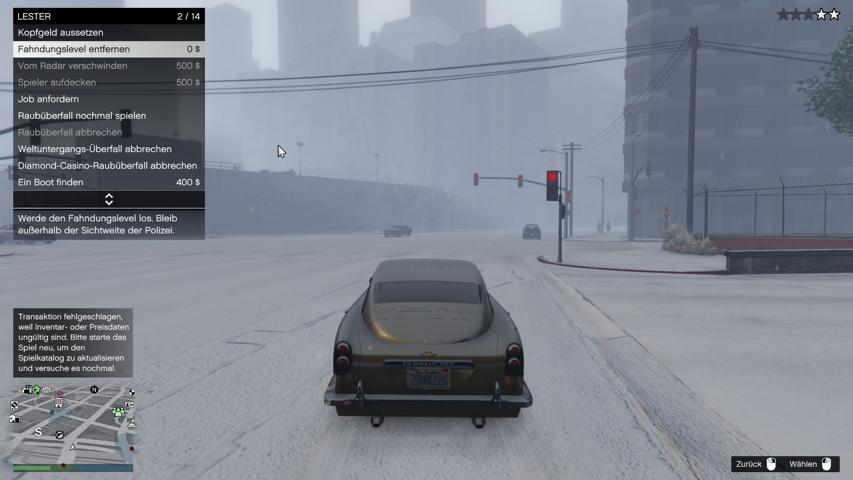Choose Diamond-Casino-Raubüberfall abbrechen
Viewport: 853px width, 480px height.
(x=108, y=166)
